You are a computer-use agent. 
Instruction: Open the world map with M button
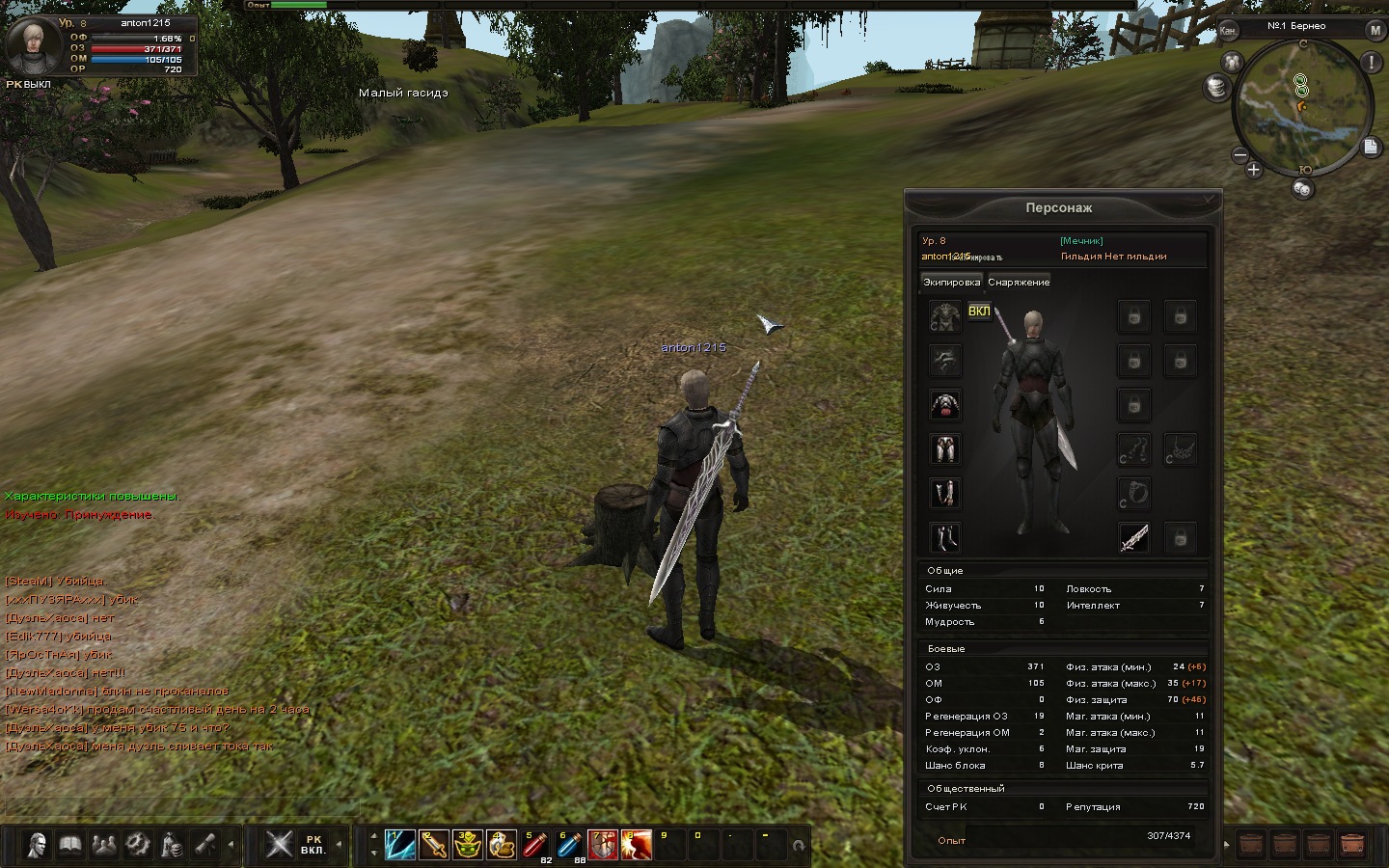1375,31
